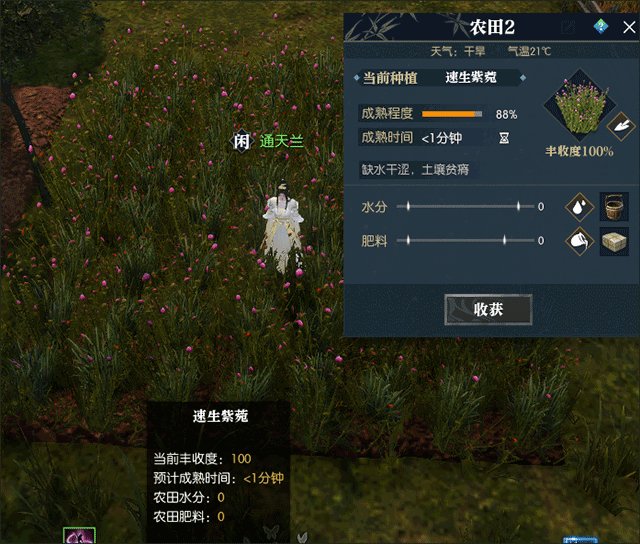640x544 pixels.
Task: Choose the wooden water bucket slot
Action: point(614,207)
